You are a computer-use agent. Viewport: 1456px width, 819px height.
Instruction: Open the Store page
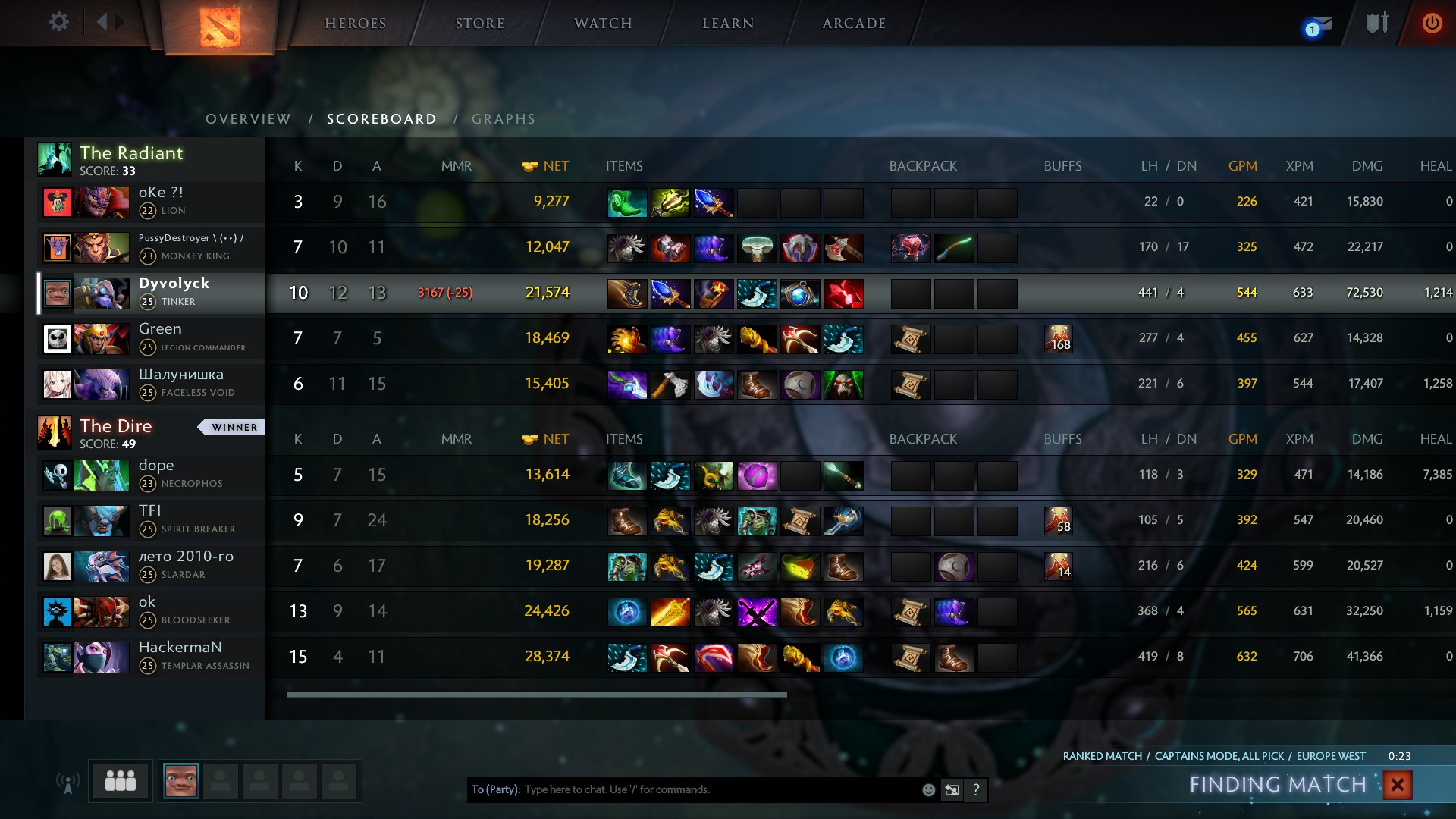(480, 24)
